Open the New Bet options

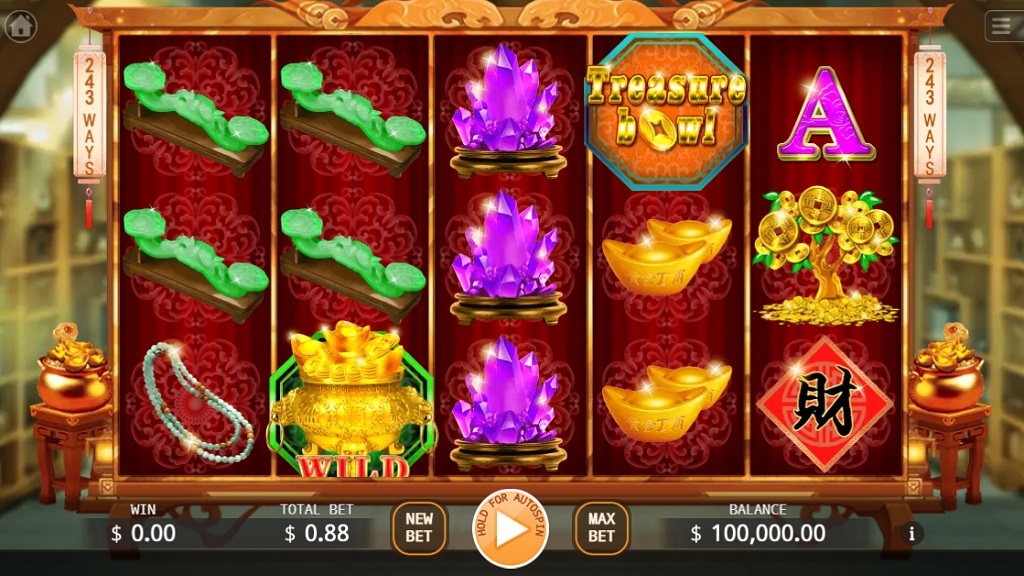[x=419, y=528]
